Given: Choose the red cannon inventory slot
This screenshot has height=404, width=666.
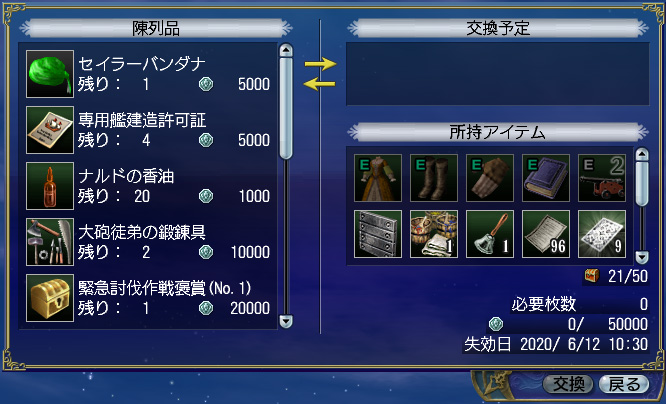Looking at the screenshot, I should [x=602, y=178].
